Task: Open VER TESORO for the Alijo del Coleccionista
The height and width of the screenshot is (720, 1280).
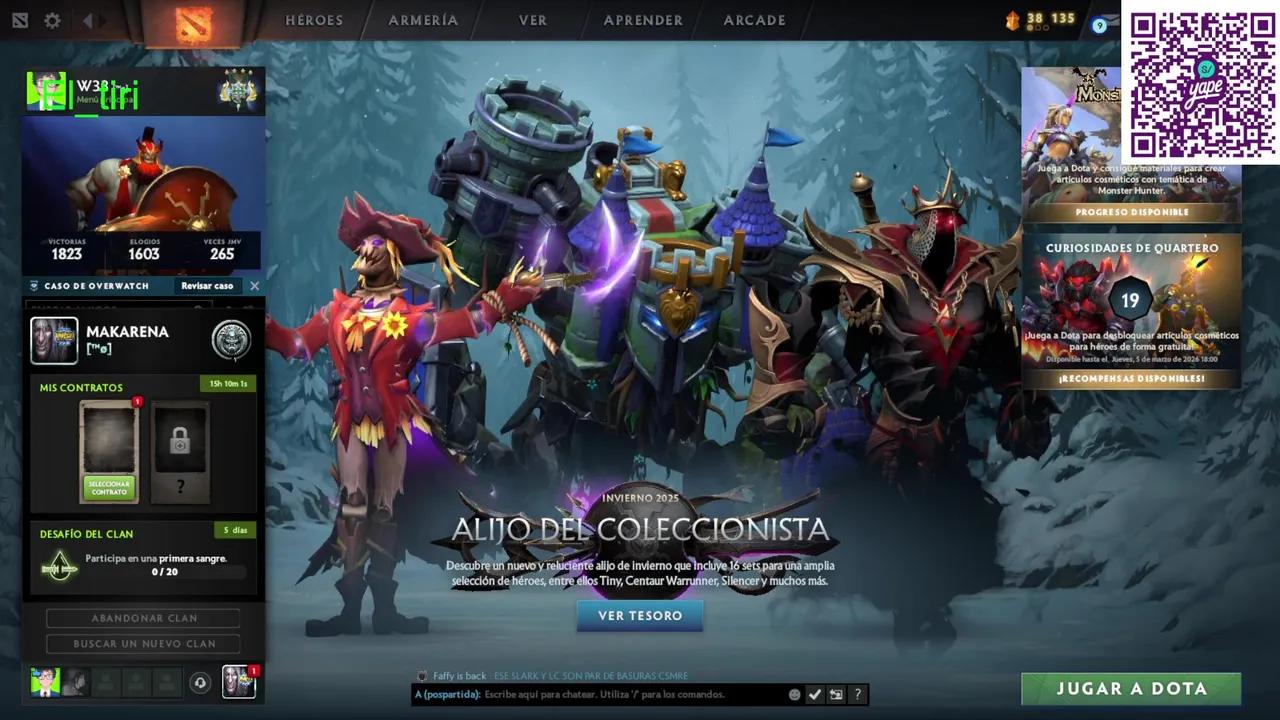Action: point(640,616)
